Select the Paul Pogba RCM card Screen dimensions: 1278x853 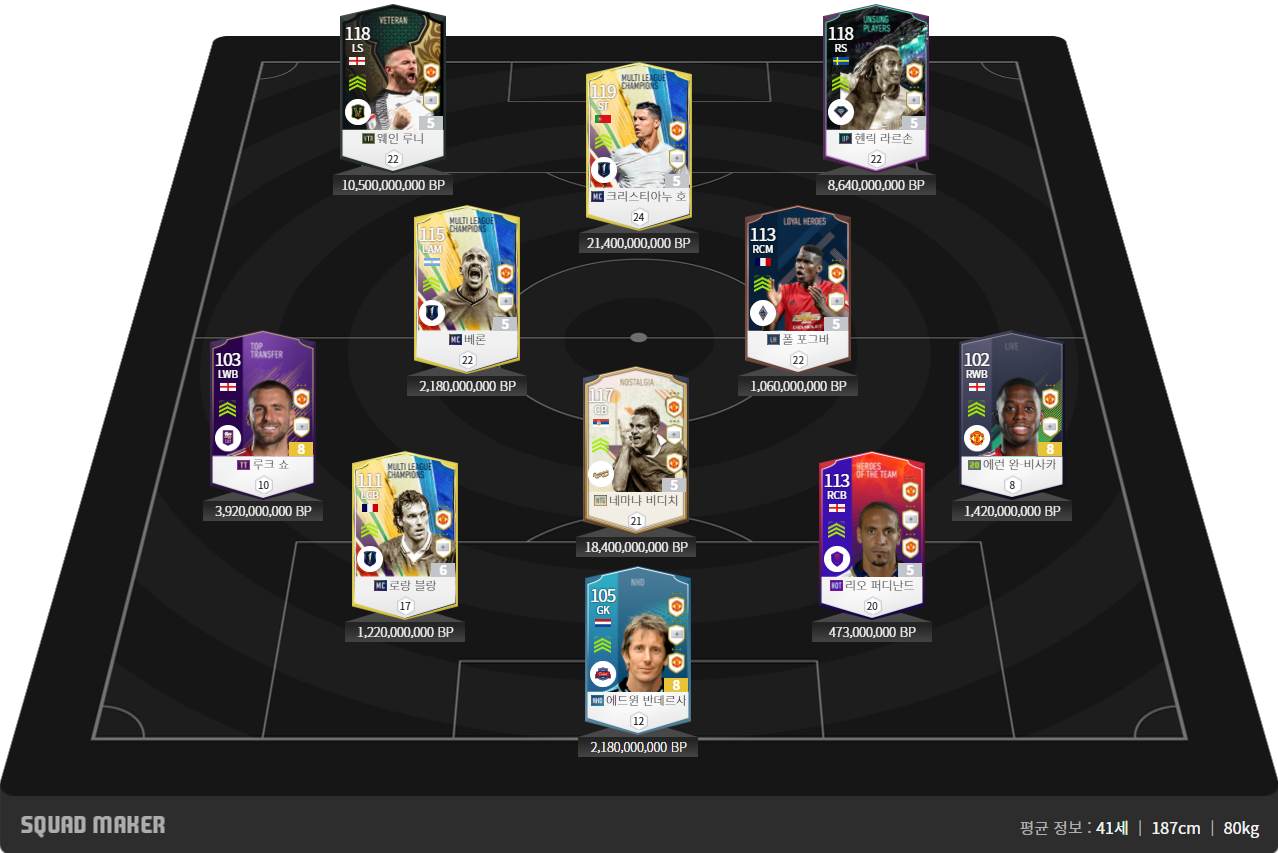797,285
